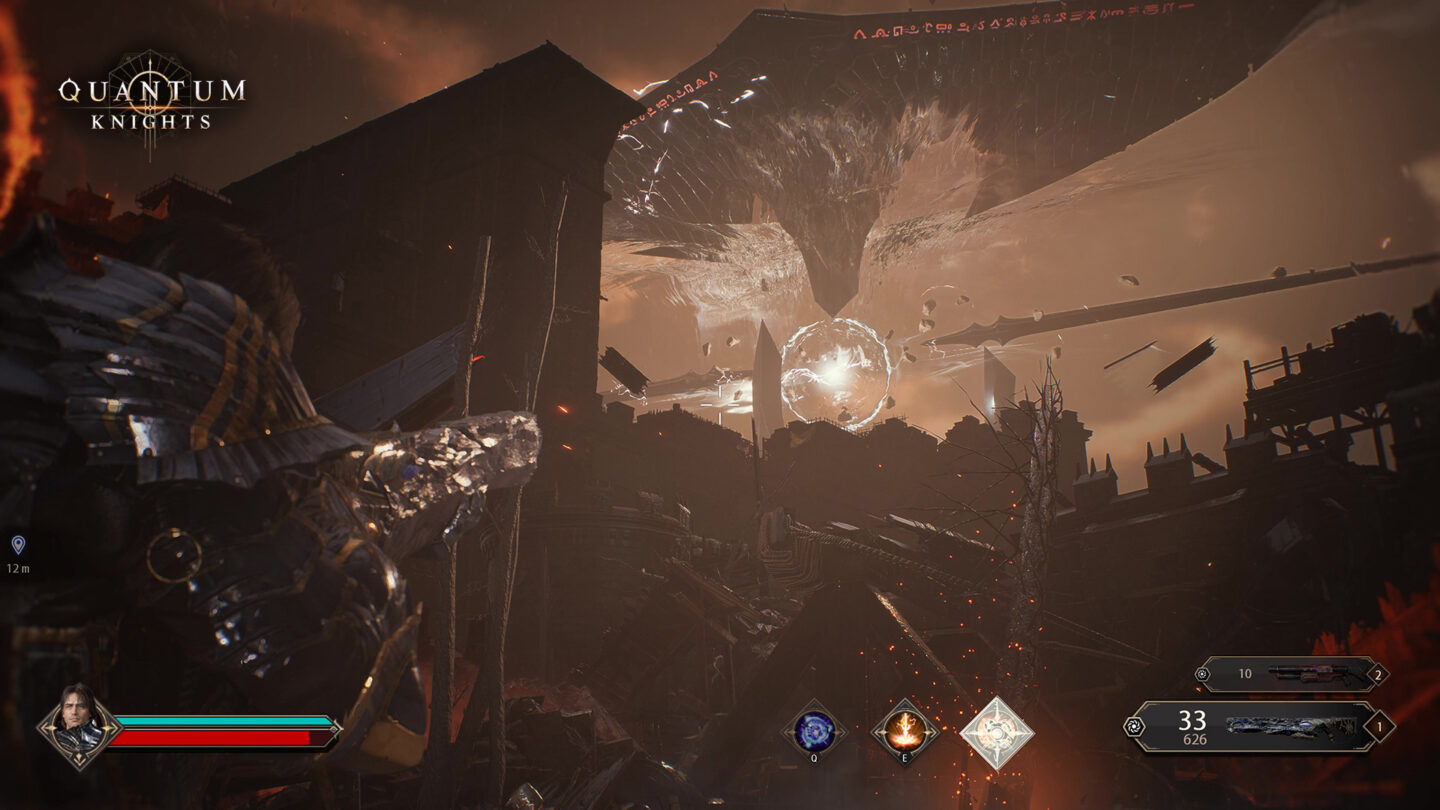Toggle the arrow below the character portrait
1440x810 pixels.
tap(78, 758)
